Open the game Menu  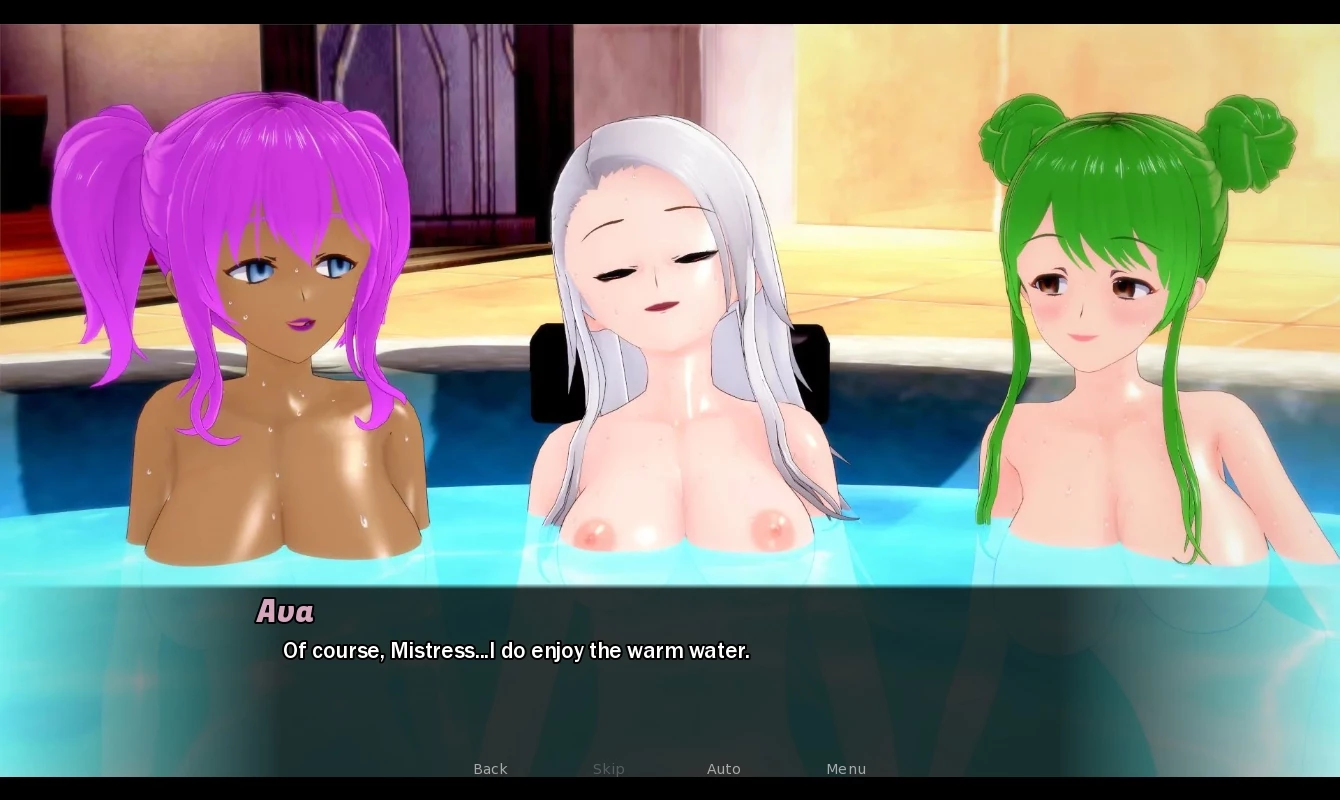846,769
